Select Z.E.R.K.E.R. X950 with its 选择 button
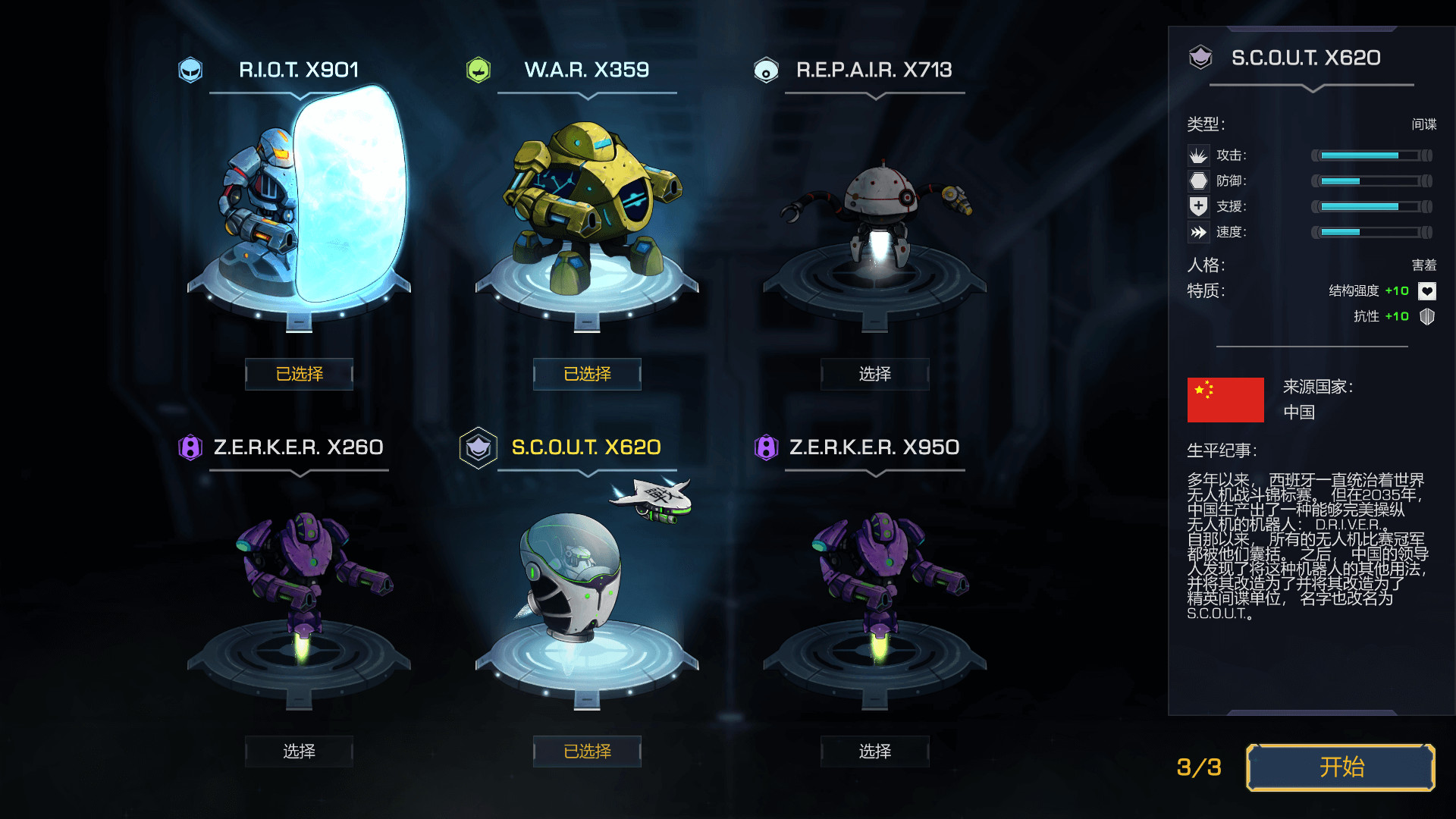This screenshot has width=1456, height=819. click(x=874, y=752)
